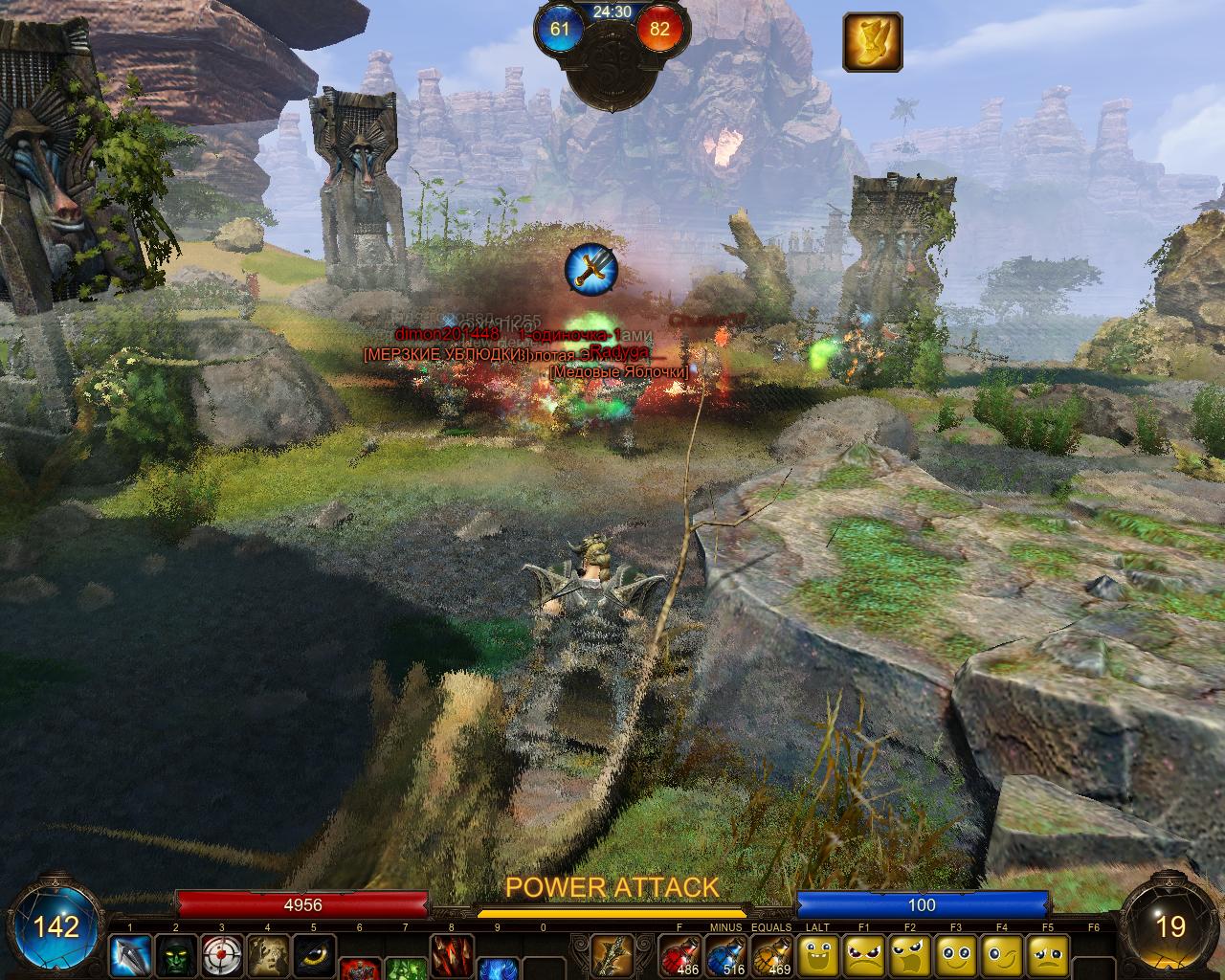The height and width of the screenshot is (980, 1225).
Task: Pick the shouting angry emote on F2
Action: (x=909, y=954)
